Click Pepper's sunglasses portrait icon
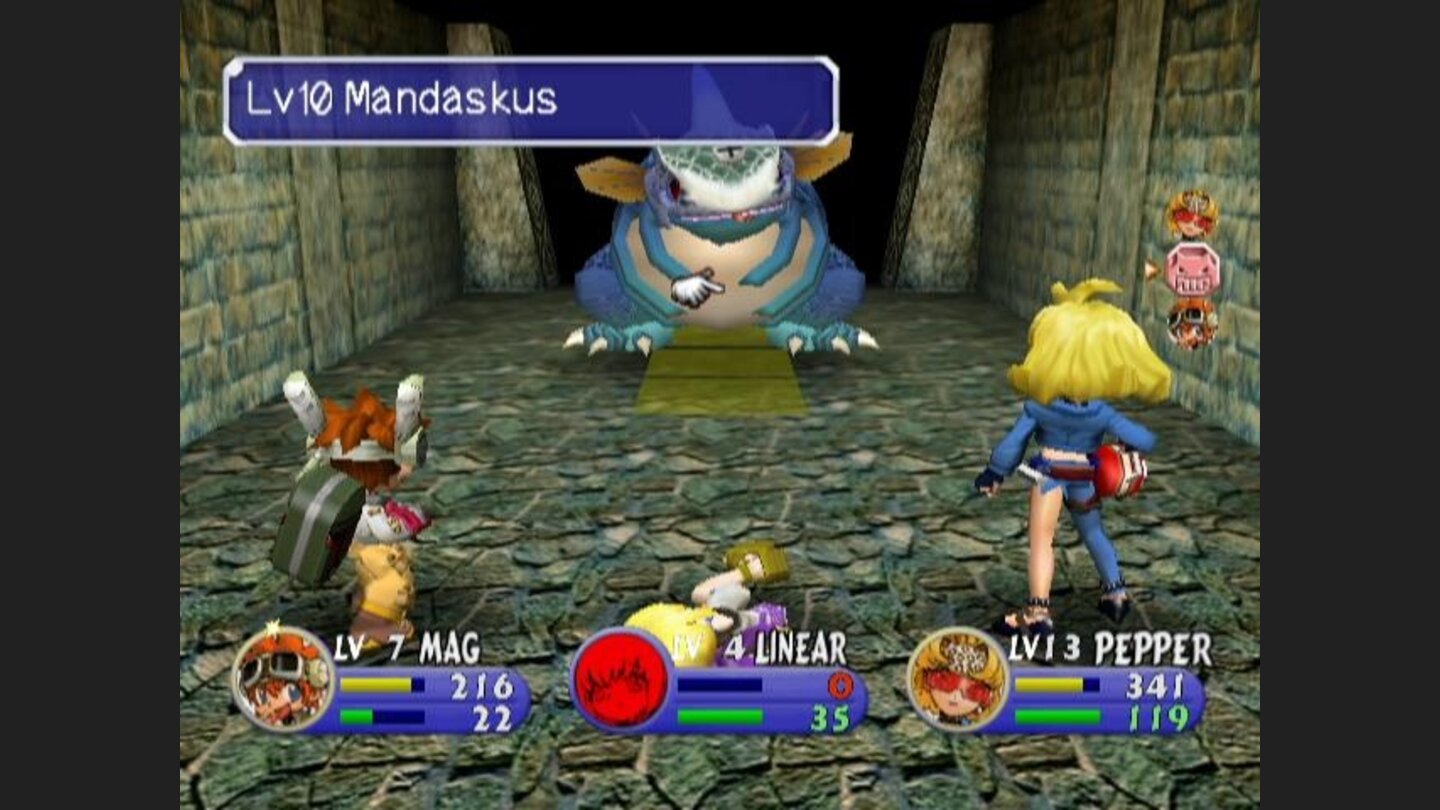 point(961,680)
